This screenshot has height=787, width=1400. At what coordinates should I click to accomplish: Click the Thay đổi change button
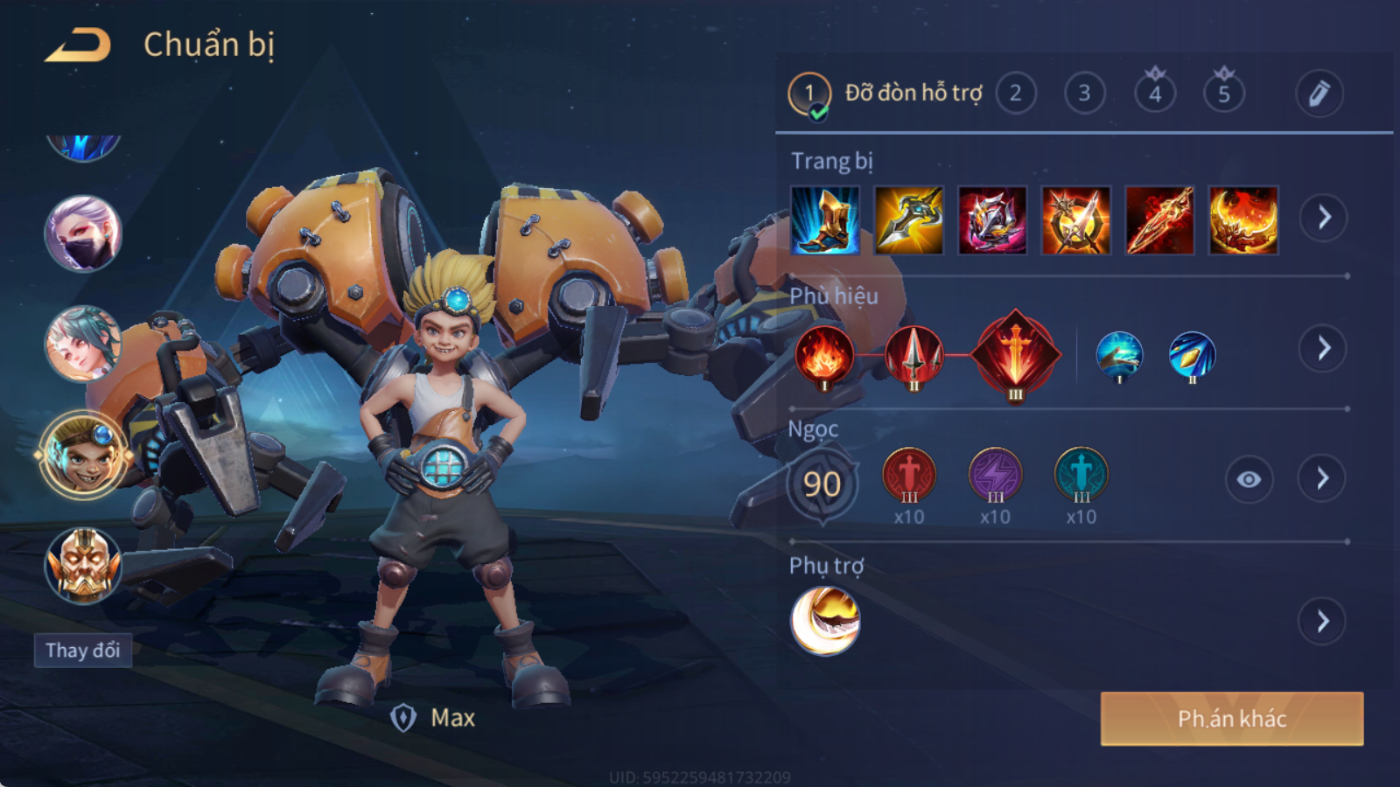point(83,650)
